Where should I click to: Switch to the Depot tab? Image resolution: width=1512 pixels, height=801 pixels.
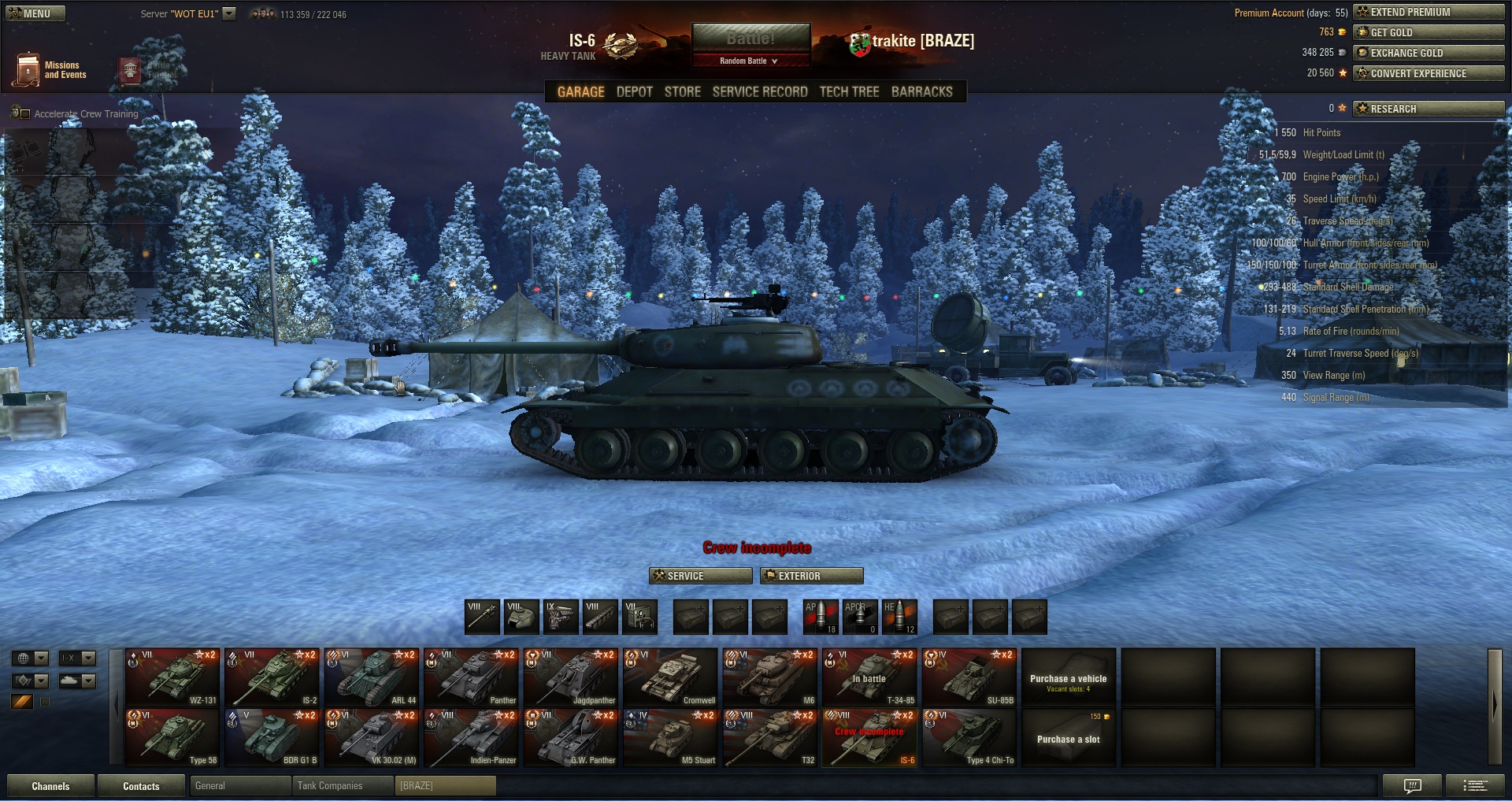pos(634,92)
